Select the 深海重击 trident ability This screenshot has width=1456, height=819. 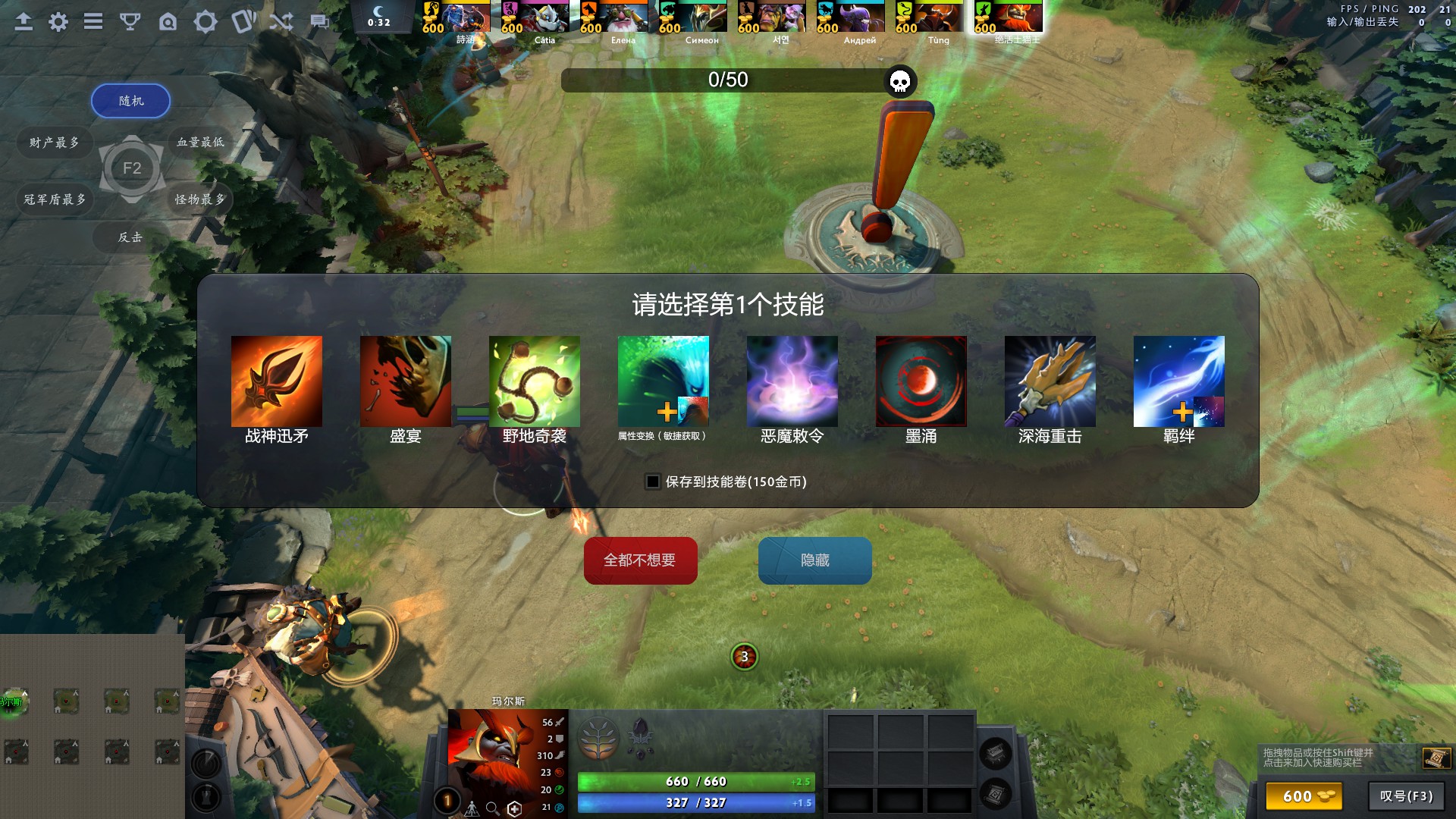[x=1050, y=381]
